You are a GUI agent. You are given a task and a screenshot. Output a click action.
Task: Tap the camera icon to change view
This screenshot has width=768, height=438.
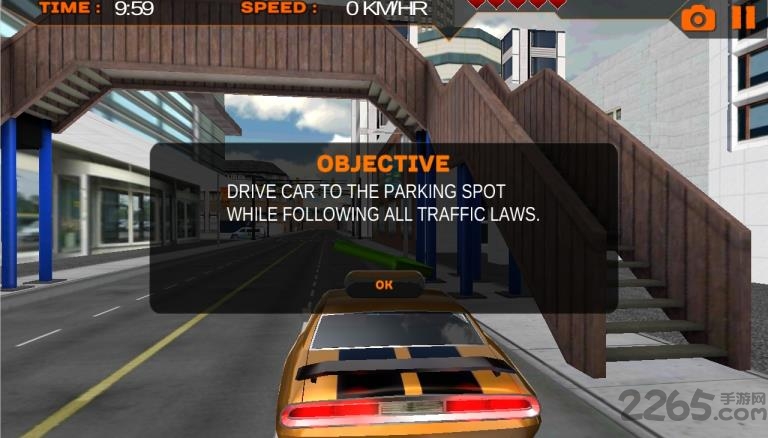click(699, 17)
